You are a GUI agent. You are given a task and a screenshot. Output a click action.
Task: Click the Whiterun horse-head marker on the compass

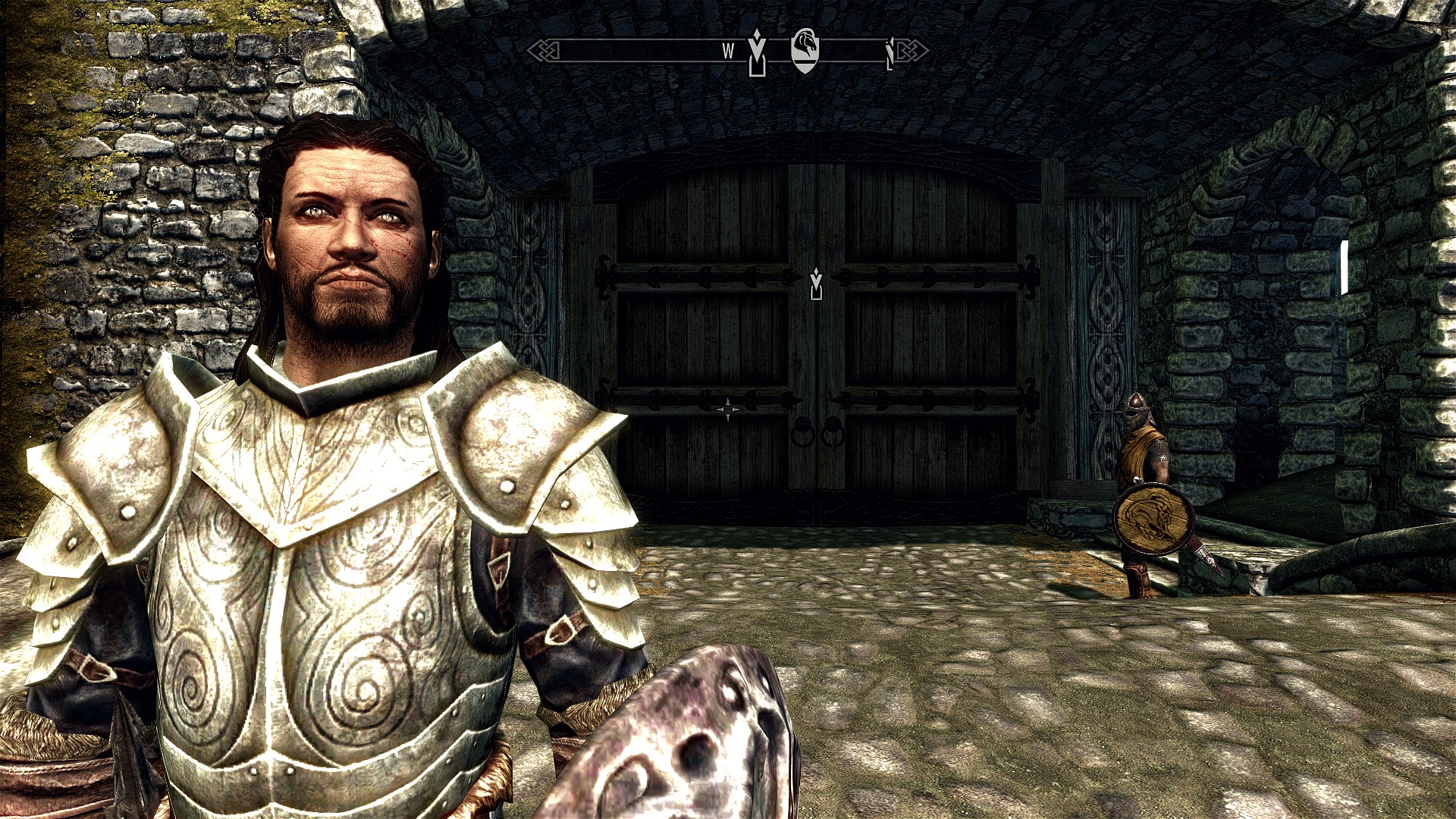(x=804, y=50)
